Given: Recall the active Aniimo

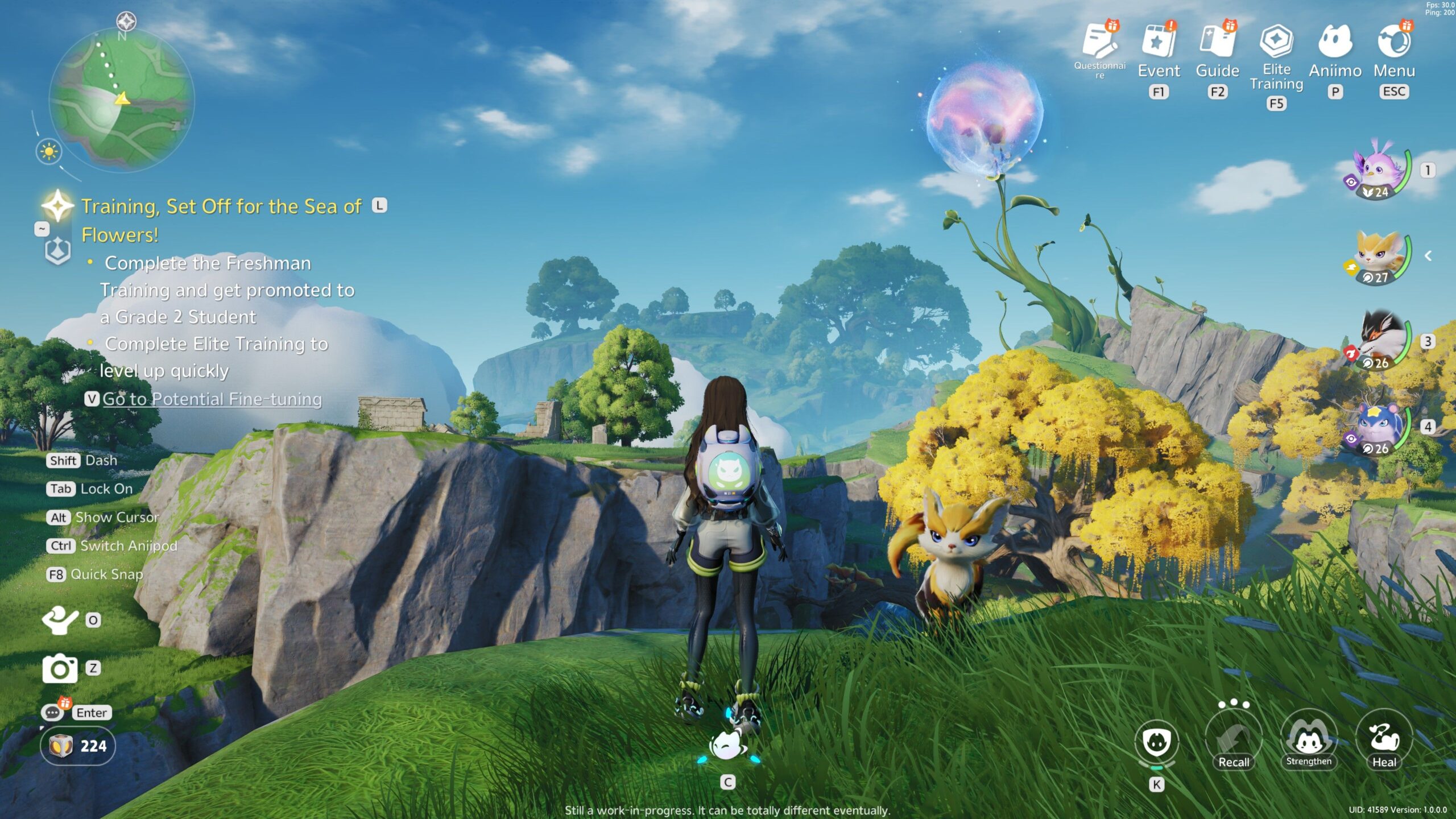Looking at the screenshot, I should (x=1233, y=741).
